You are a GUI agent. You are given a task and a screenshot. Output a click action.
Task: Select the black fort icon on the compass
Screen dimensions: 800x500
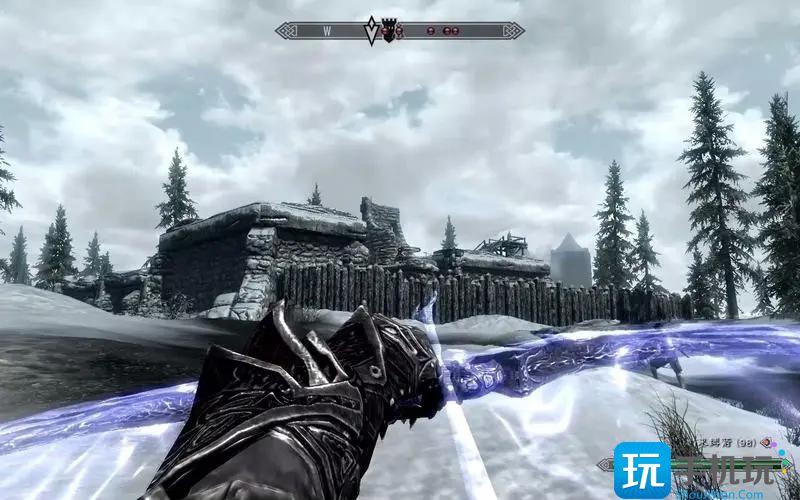pos(386,31)
